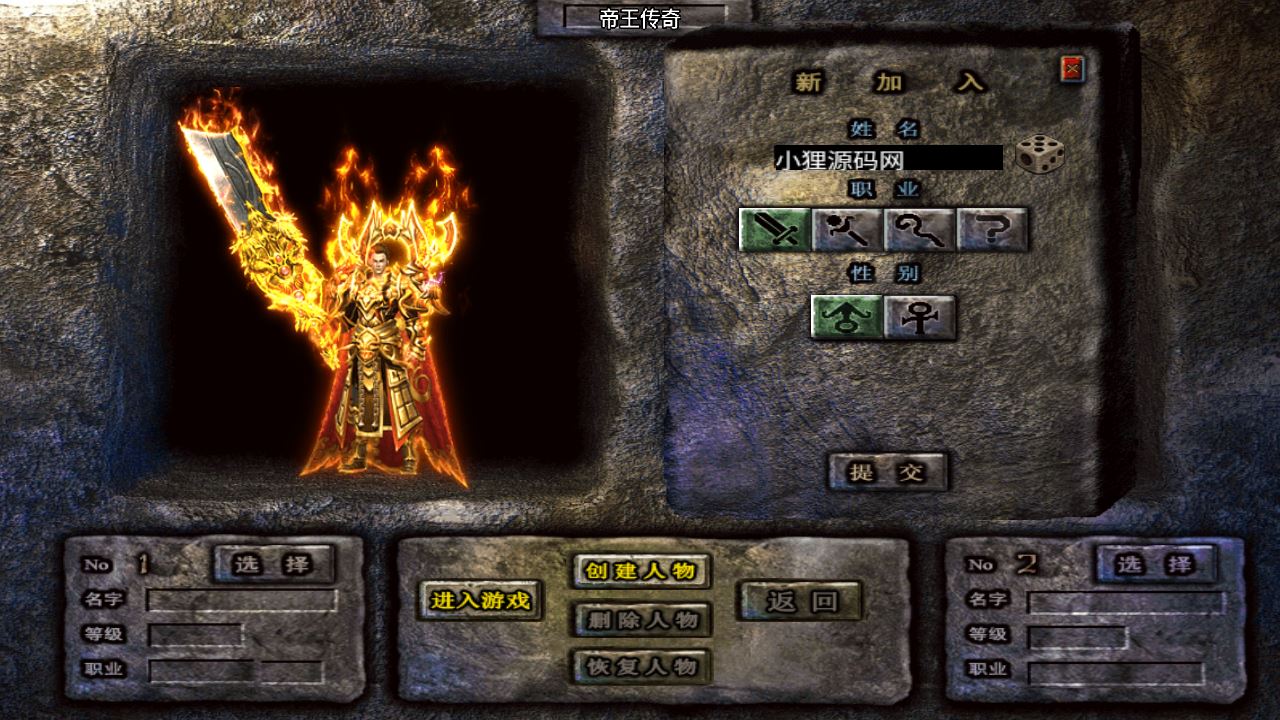
Task: Choose the male gender icon
Action: click(x=846, y=317)
